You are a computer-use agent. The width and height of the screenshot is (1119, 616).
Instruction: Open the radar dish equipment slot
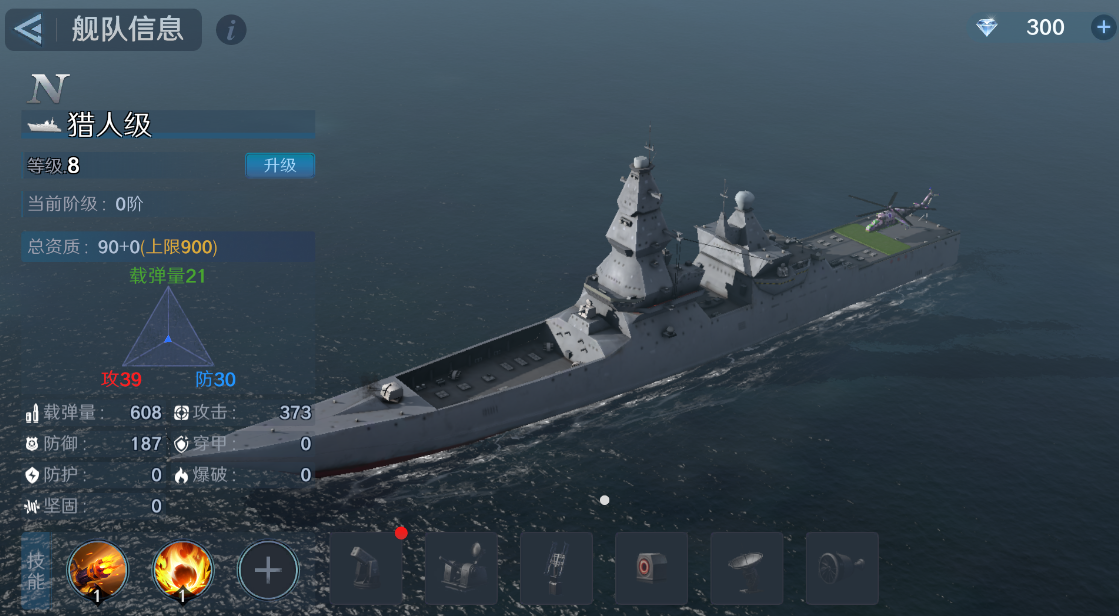(746, 568)
